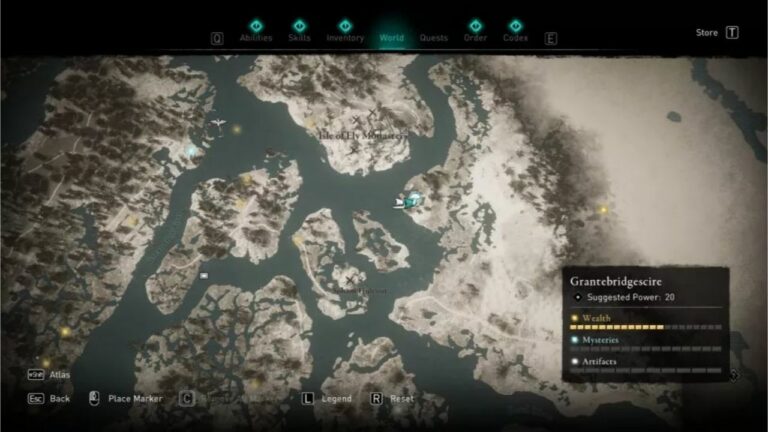Select the player ship marker on the map
The width and height of the screenshot is (768, 432).
point(410,200)
